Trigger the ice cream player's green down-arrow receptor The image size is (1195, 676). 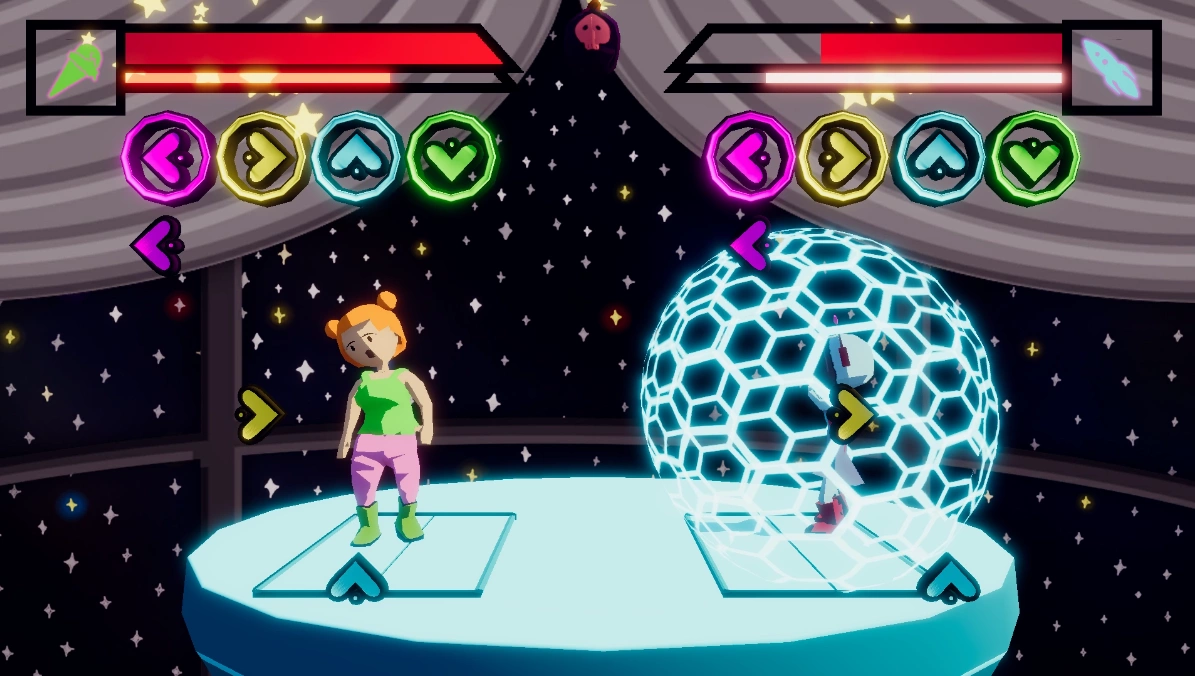click(452, 158)
